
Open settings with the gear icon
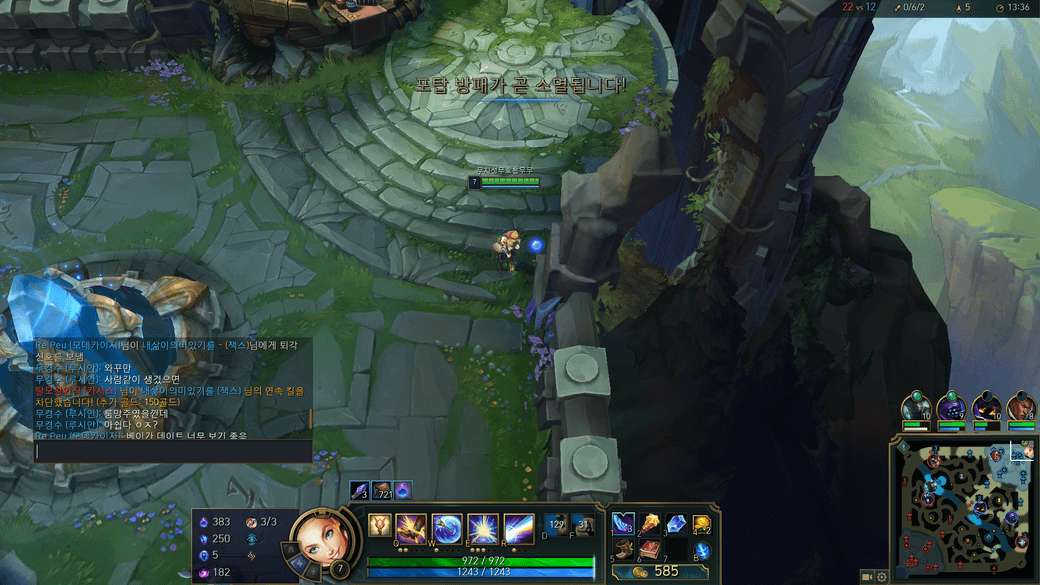click(882, 577)
